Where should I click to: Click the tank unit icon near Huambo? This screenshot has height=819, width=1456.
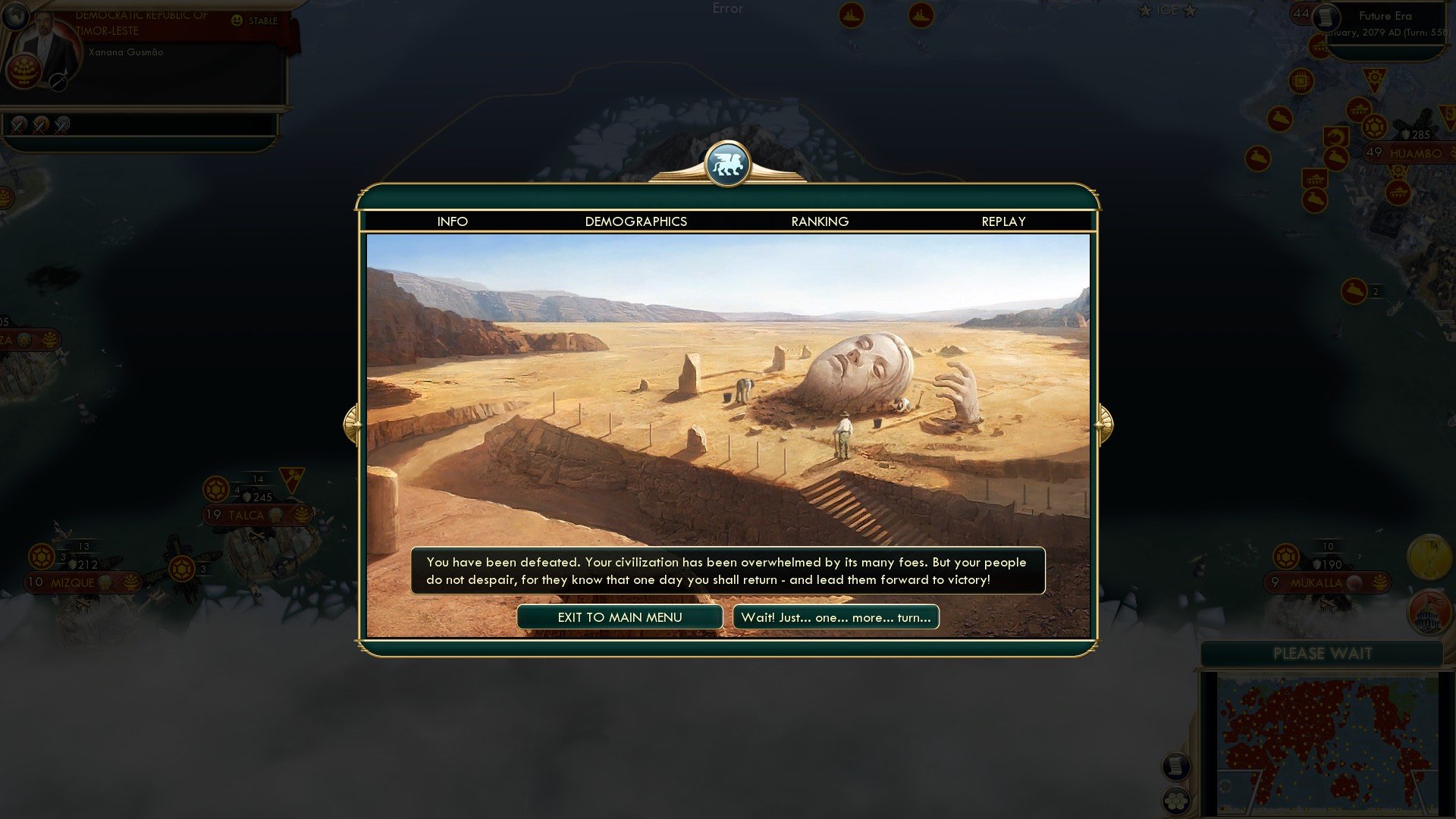(1358, 110)
